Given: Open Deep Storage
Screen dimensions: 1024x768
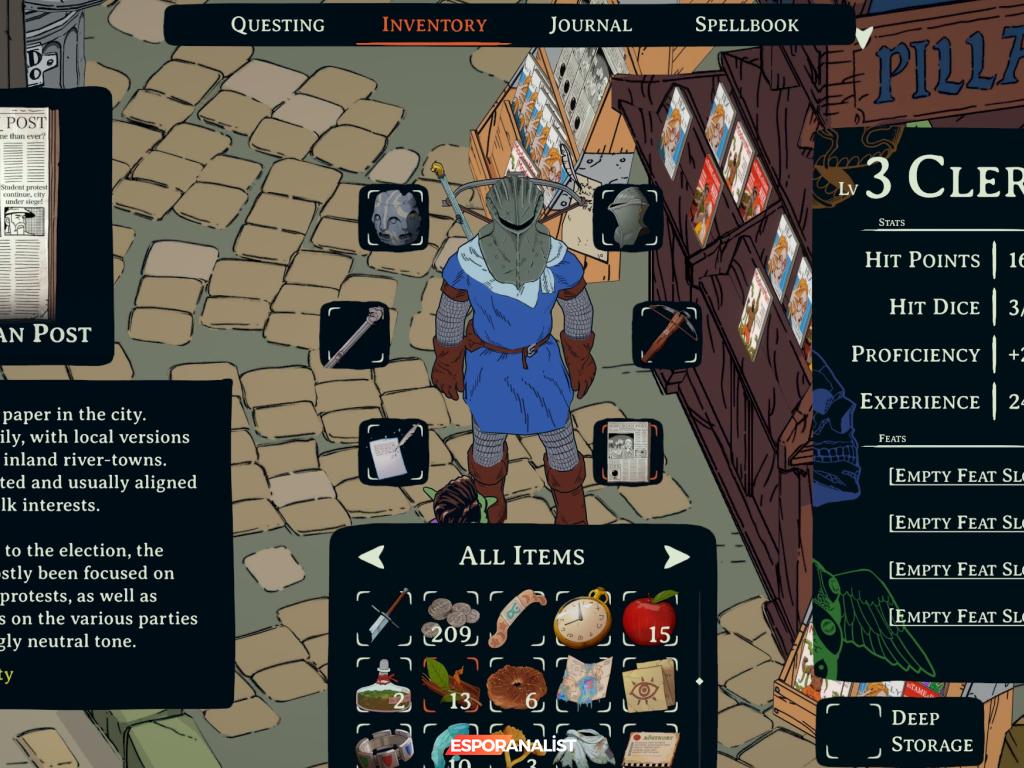Looking at the screenshot, I should click(x=900, y=731).
